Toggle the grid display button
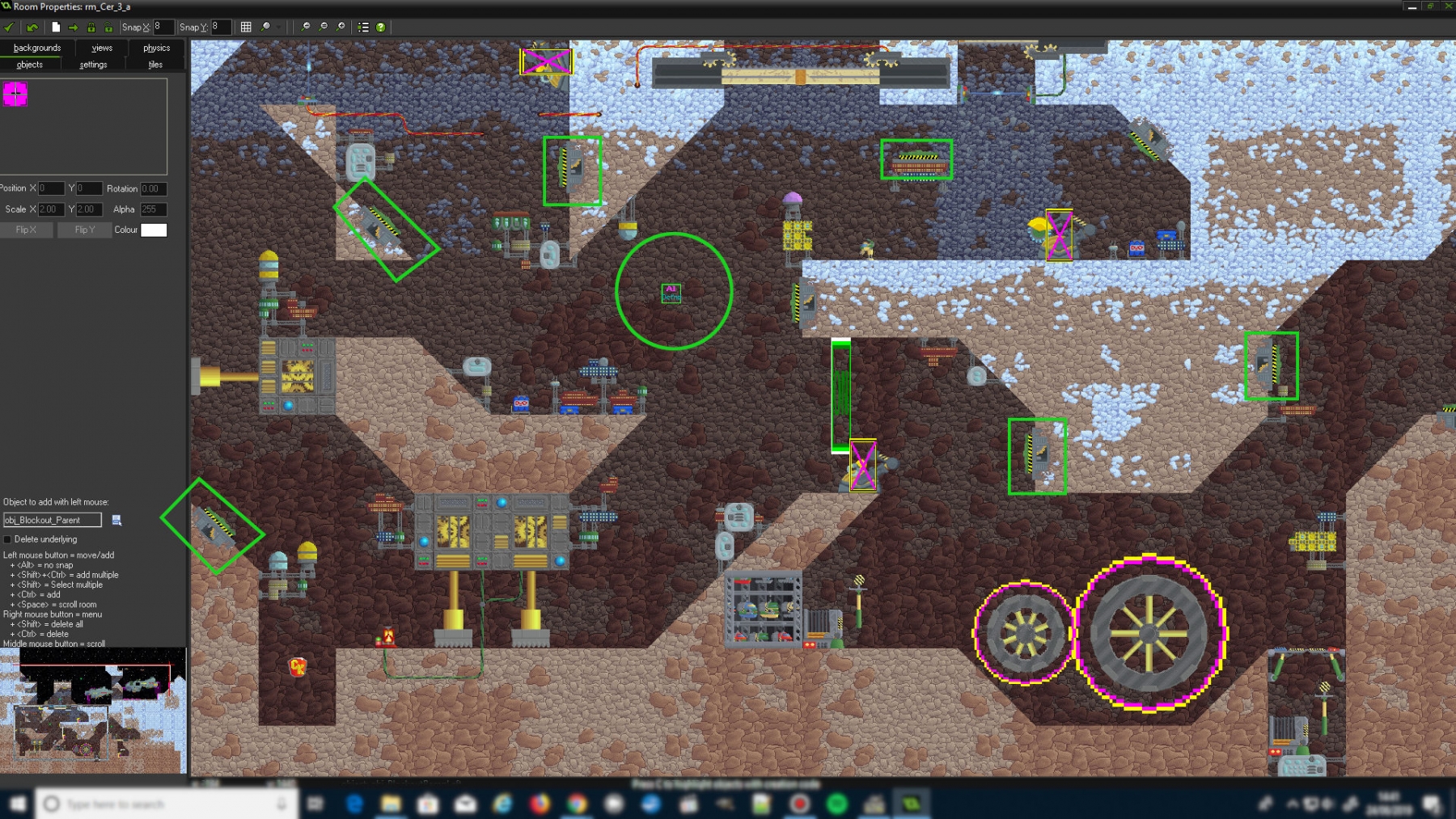 246,27
